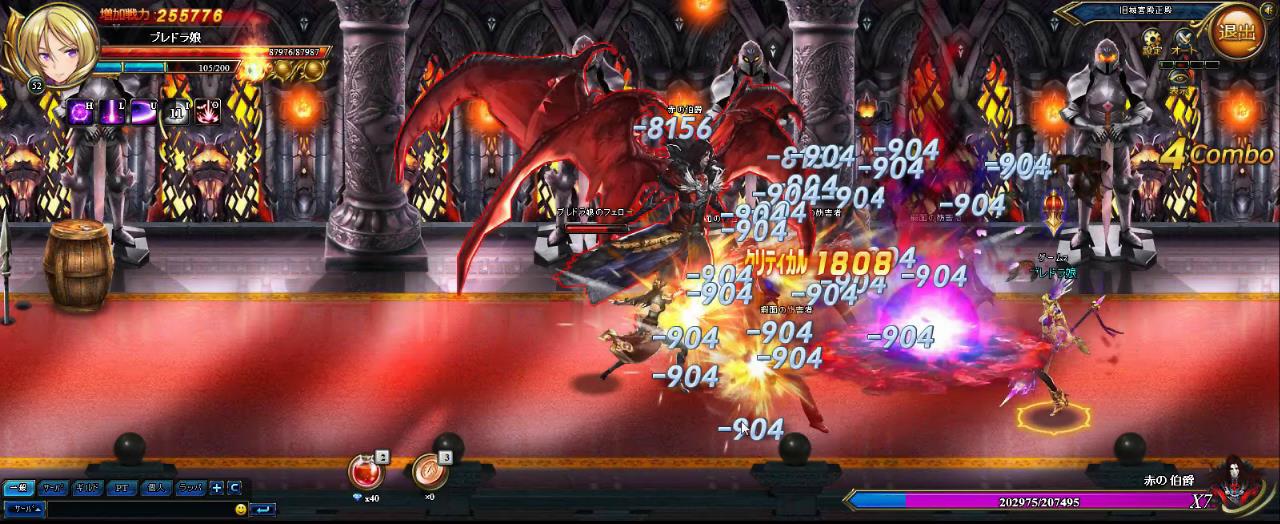Click the plus button beside chat tabs
Screen dimensions: 1280x524
coord(217,488)
